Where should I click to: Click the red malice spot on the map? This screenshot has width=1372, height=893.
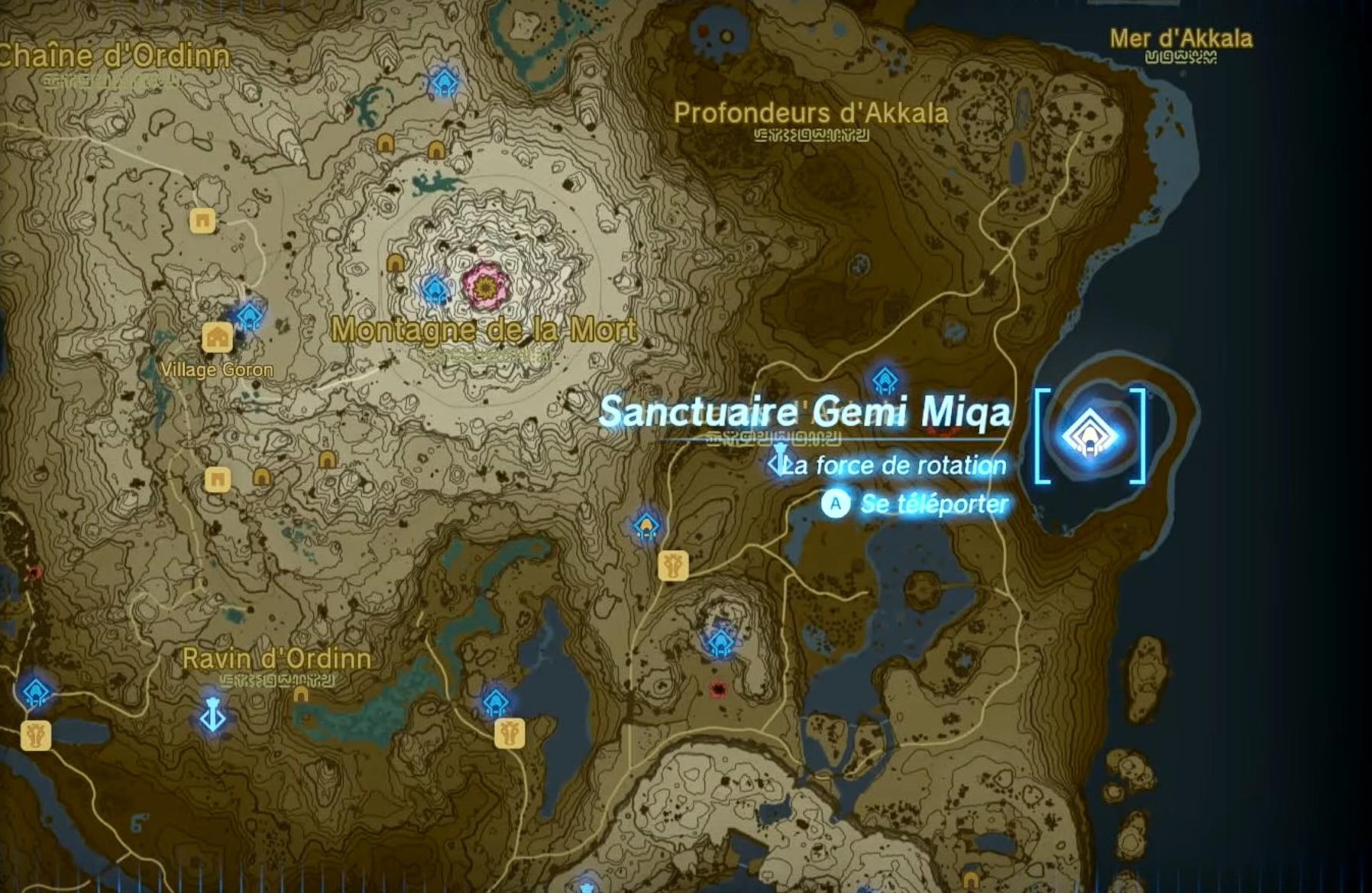click(x=719, y=688)
